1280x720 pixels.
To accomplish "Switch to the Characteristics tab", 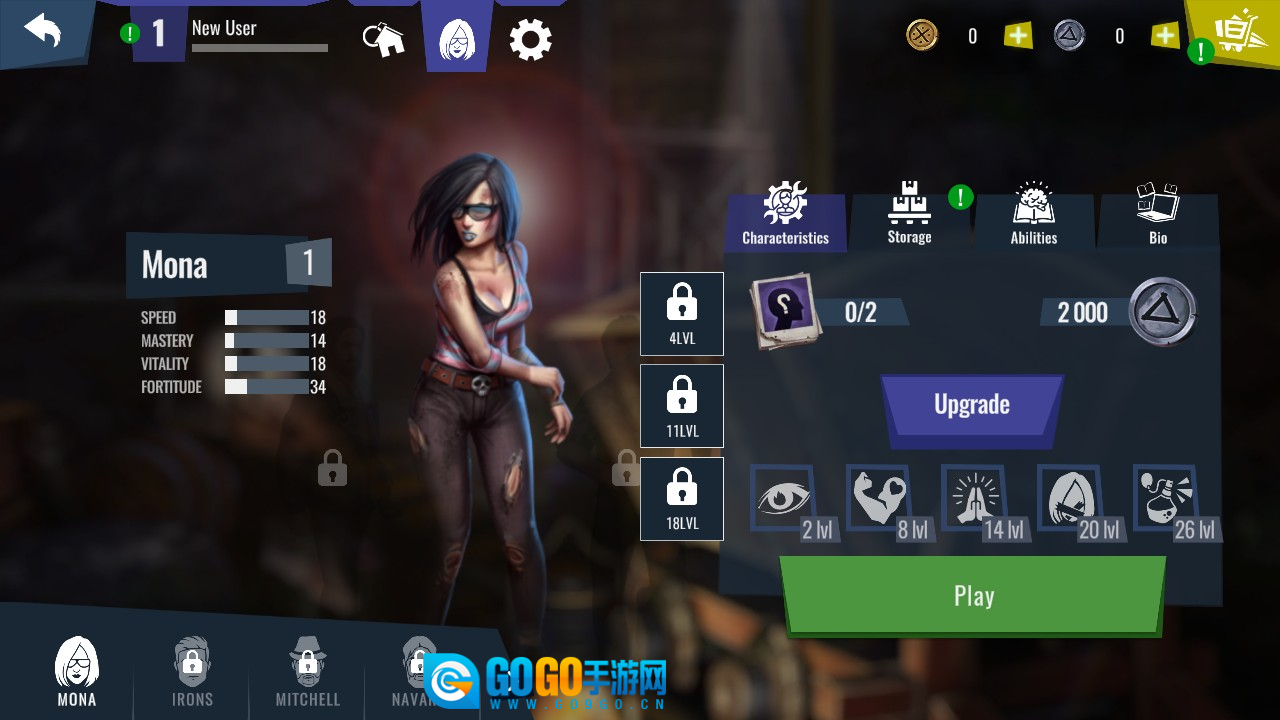I will [x=785, y=216].
